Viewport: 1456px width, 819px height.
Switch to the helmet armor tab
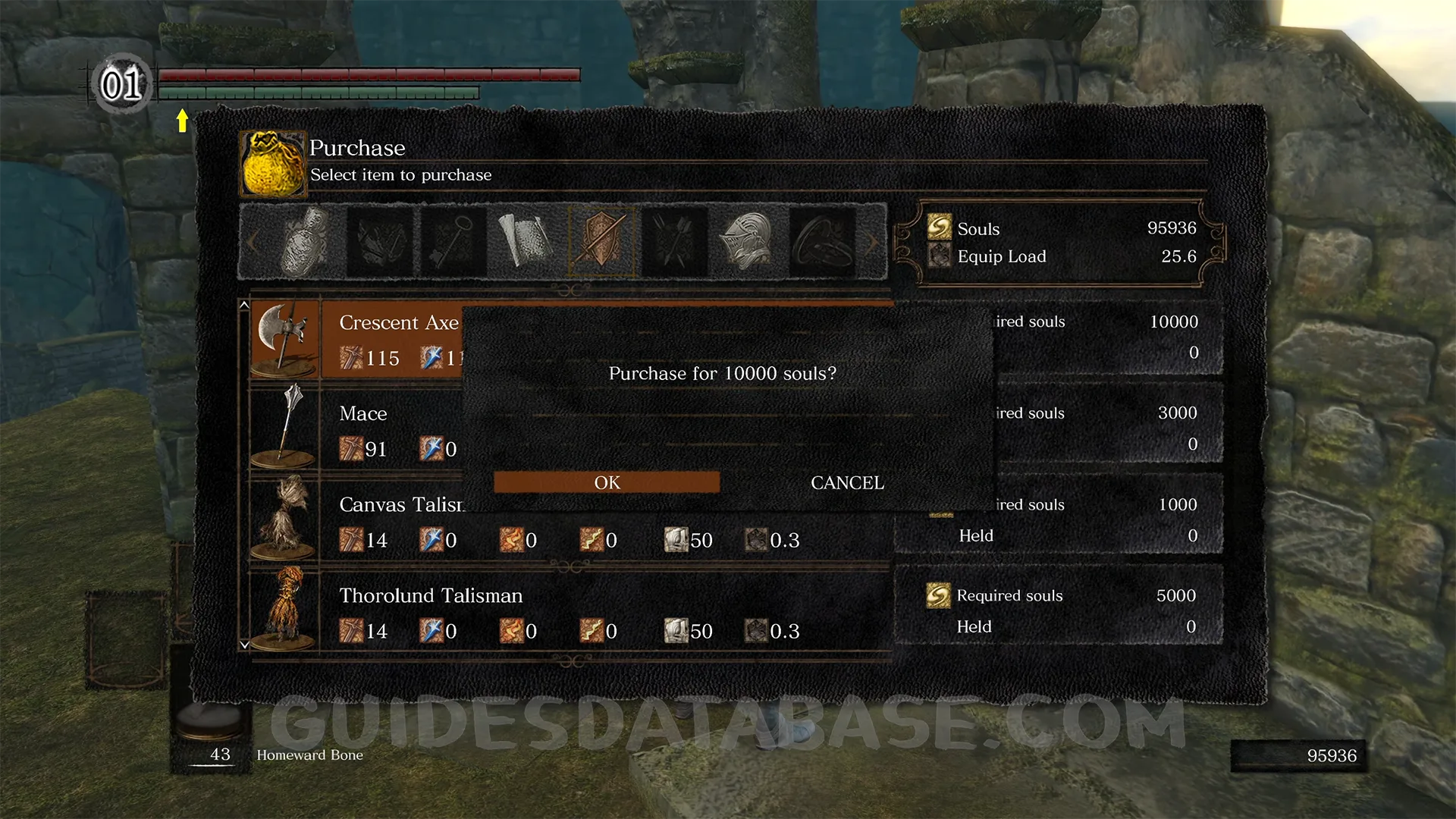[748, 242]
